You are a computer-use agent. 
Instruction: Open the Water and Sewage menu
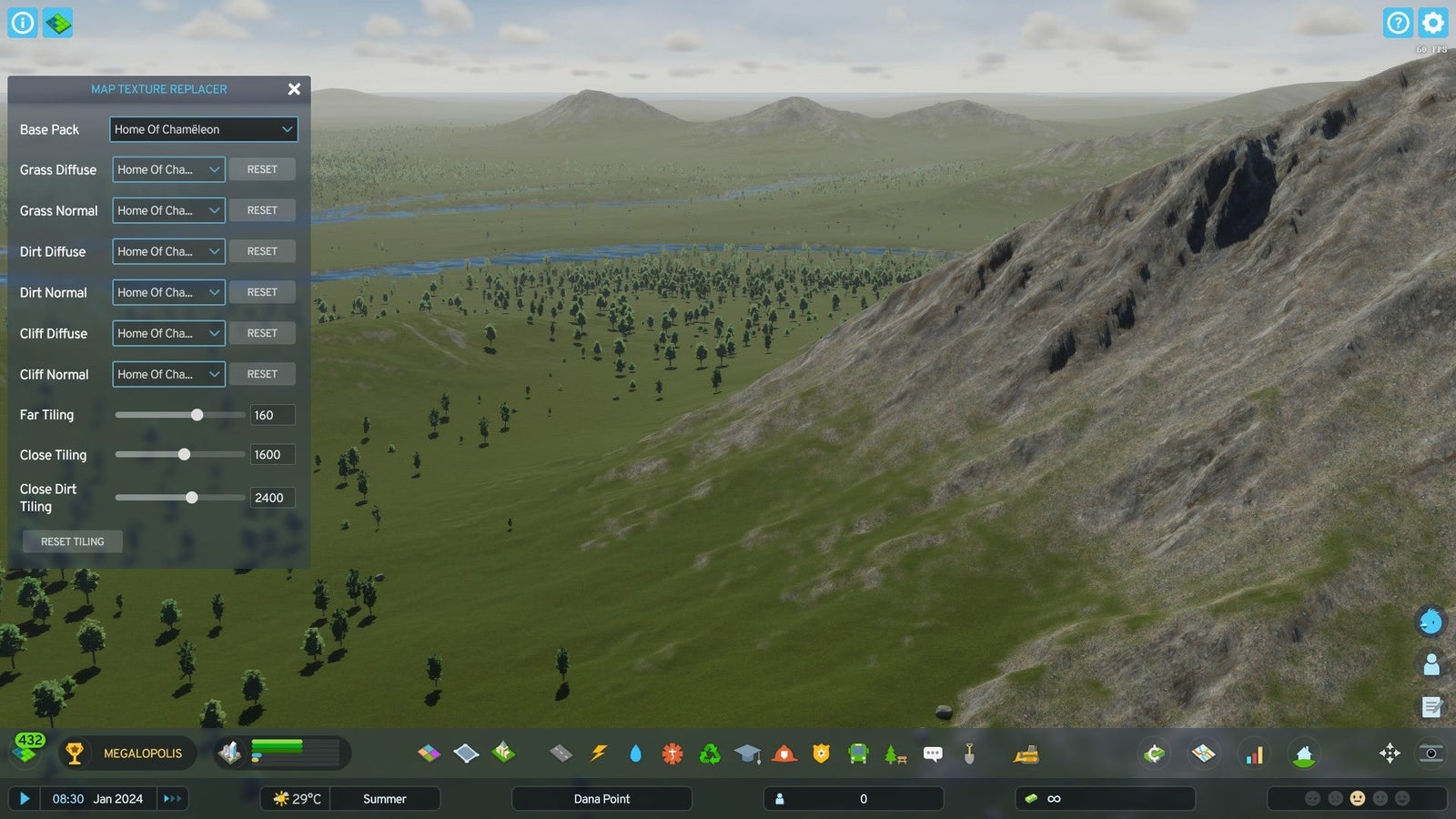click(x=635, y=753)
